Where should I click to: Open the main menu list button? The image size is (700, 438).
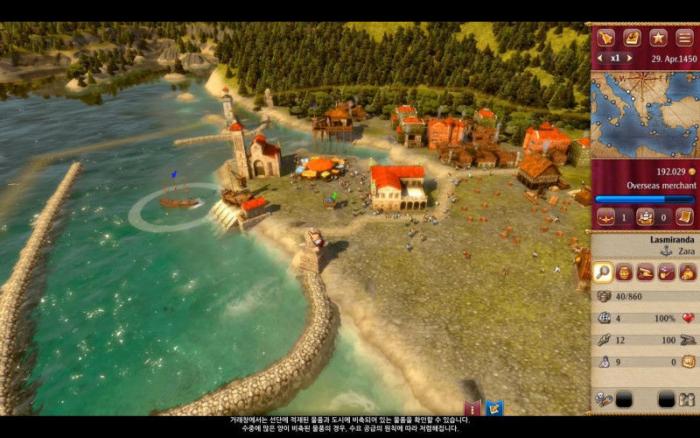[x=684, y=37]
